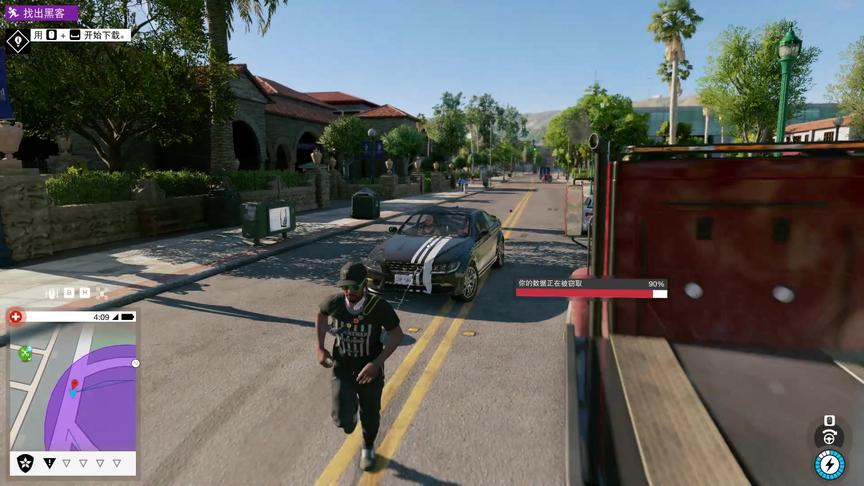Click the blue lightning bolt battery gauge

coord(829,465)
